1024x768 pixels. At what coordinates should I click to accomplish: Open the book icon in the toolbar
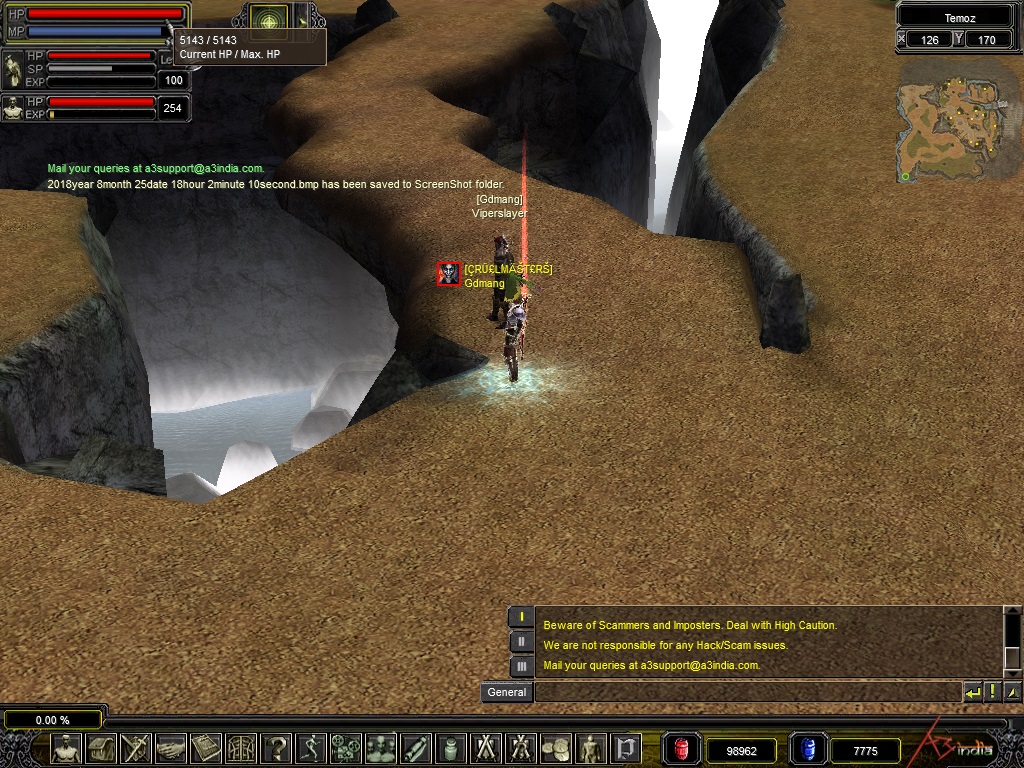(205, 747)
